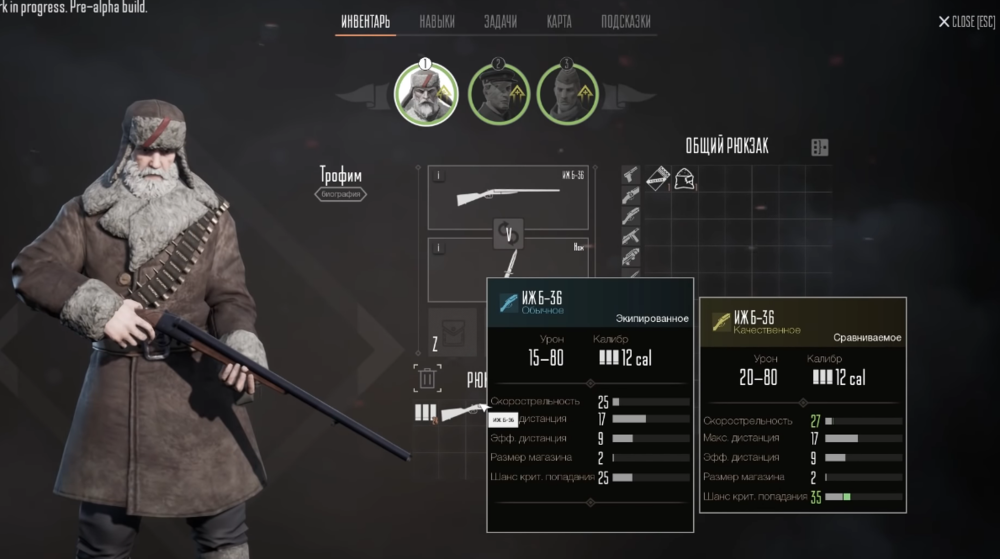Open Трофим's биография
This screenshot has width=1000, height=559.
point(341,195)
